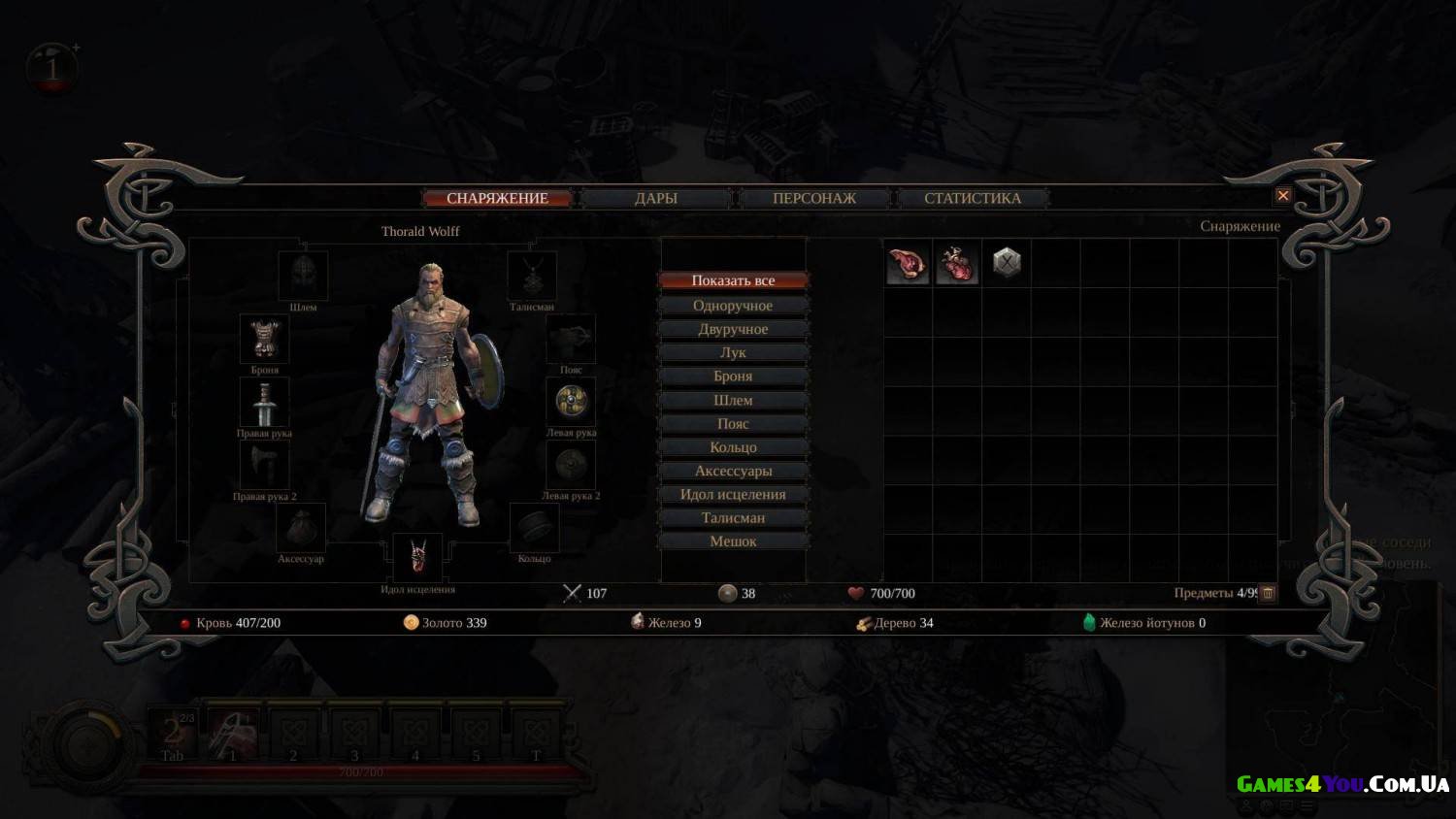The image size is (1456, 819).
Task: Switch to the Дары tab
Action: pos(655,198)
